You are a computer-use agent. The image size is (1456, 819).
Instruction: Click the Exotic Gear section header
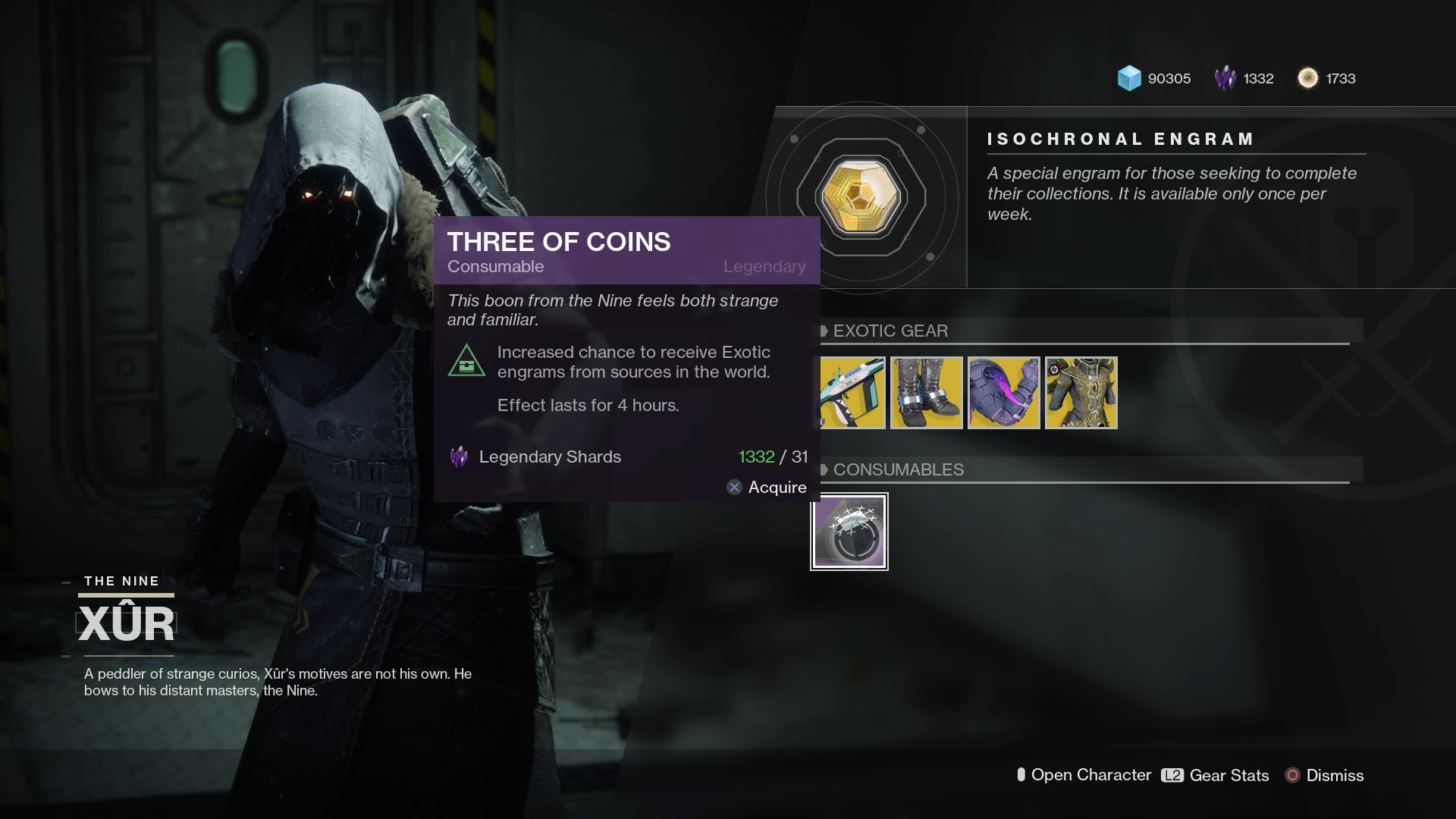(890, 331)
